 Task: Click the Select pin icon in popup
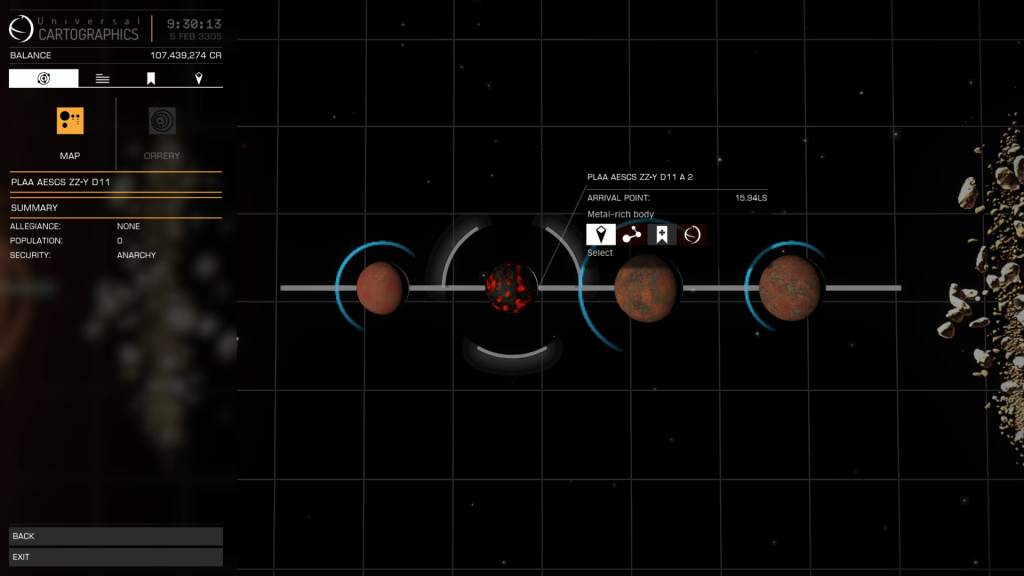click(601, 235)
